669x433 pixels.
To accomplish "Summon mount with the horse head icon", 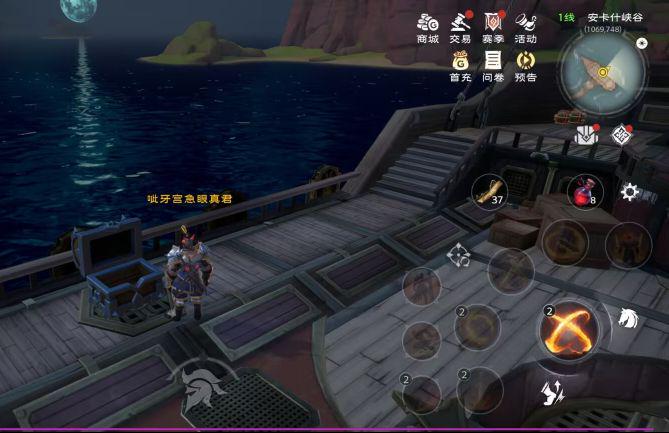I will click(628, 319).
